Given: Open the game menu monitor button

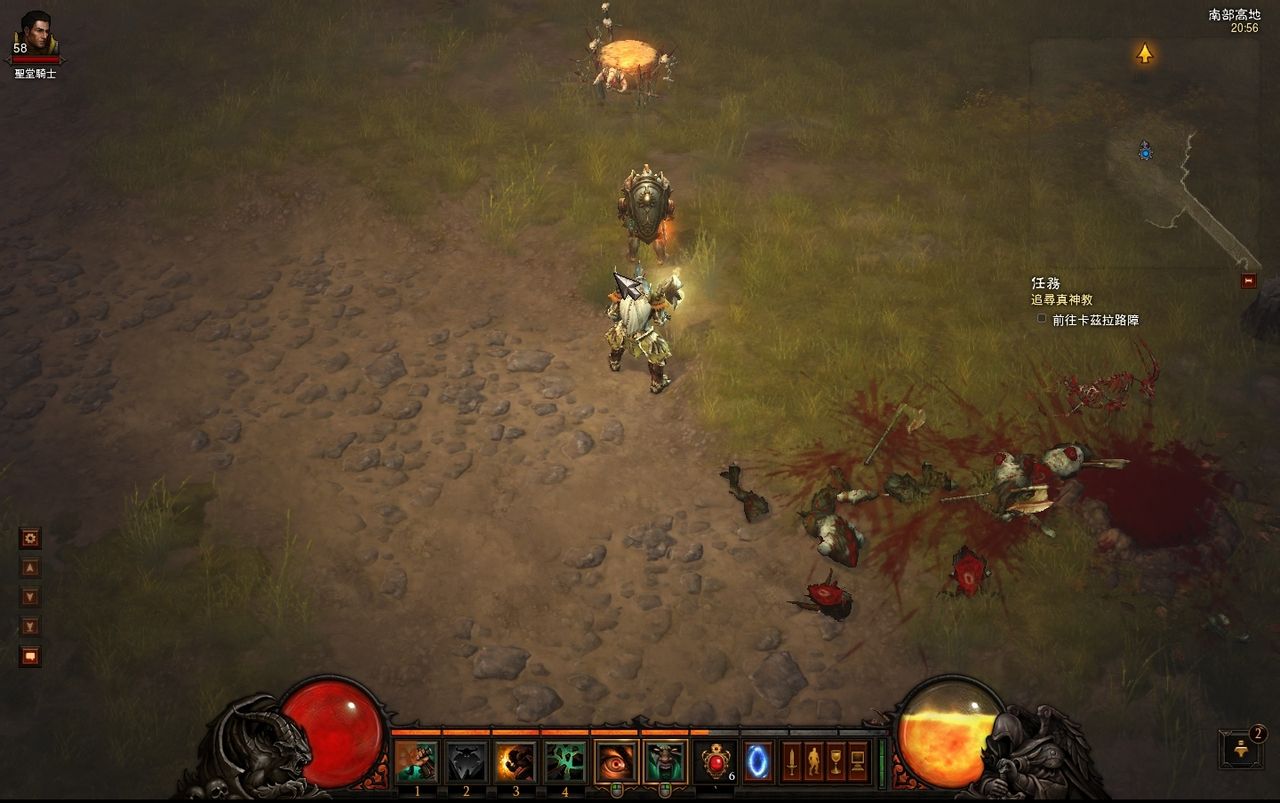Looking at the screenshot, I should [857, 762].
